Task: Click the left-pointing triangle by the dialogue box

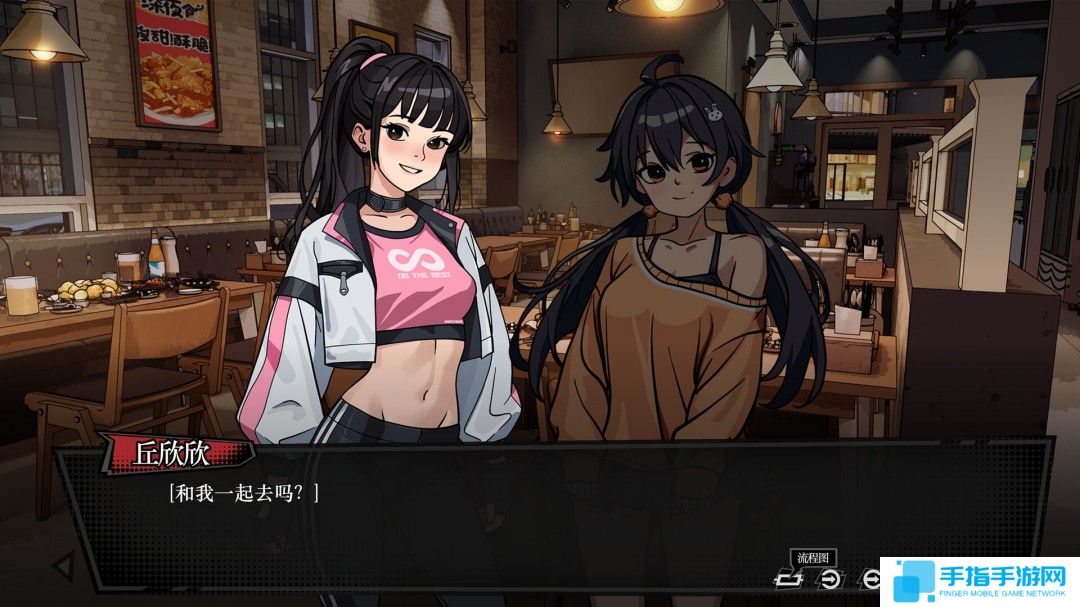Action: click(x=62, y=565)
